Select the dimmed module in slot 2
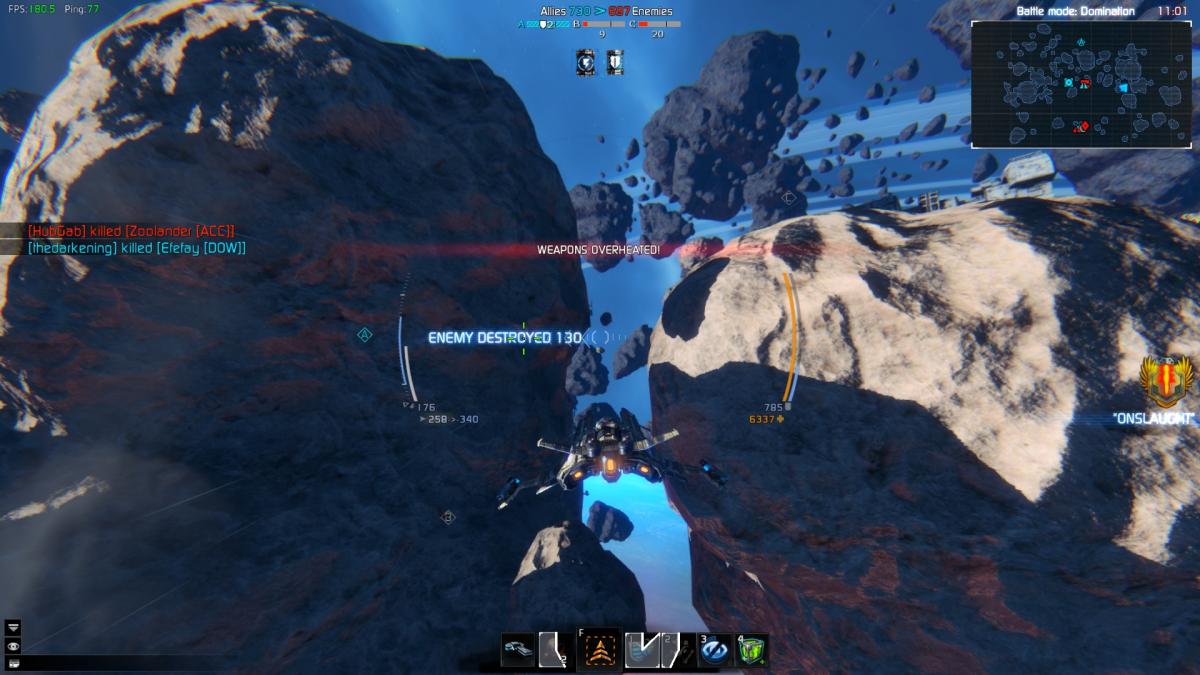The height and width of the screenshot is (675, 1200). [676, 650]
